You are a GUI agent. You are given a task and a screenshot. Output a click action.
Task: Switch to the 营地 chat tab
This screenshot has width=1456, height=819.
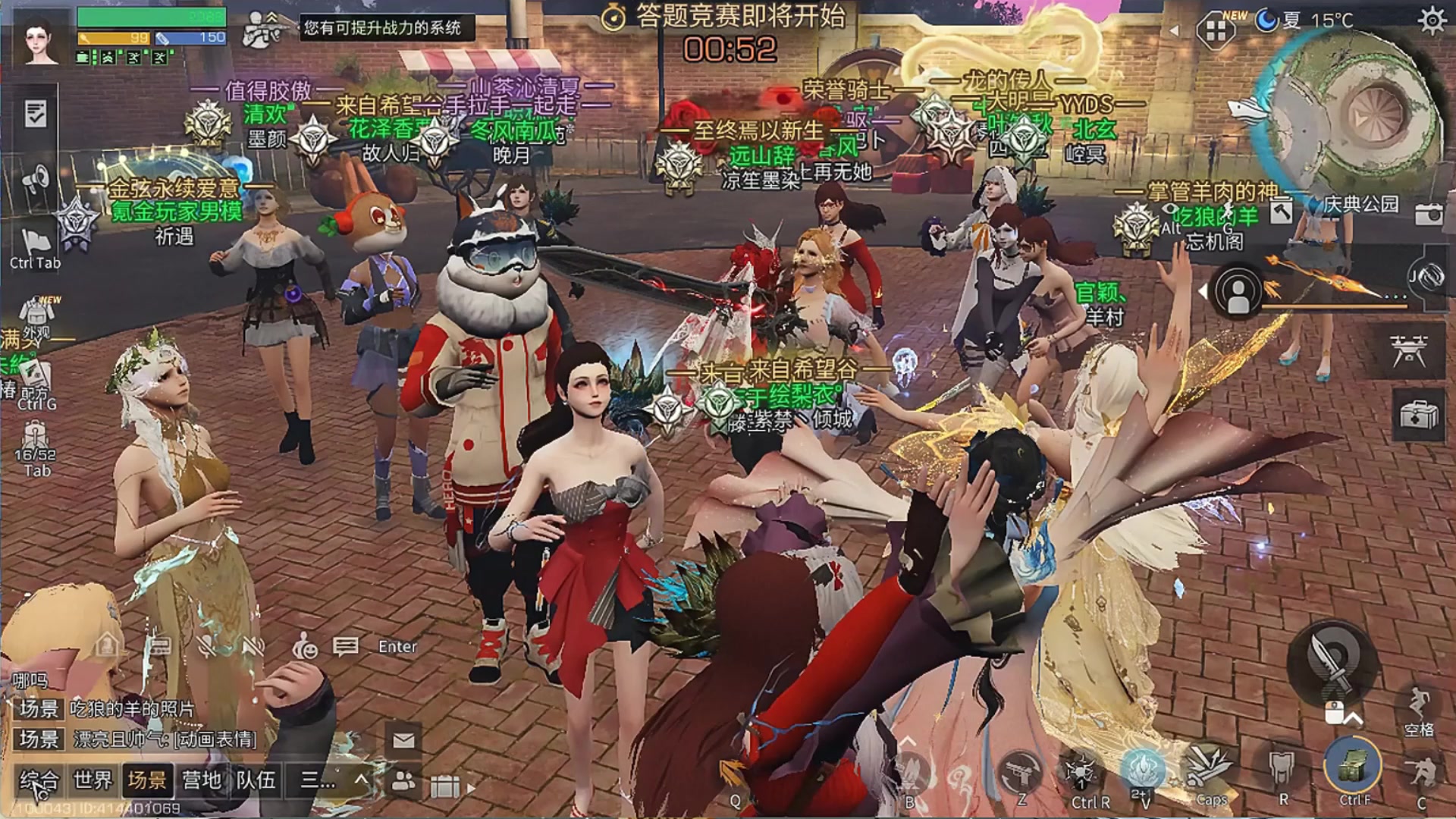201,780
